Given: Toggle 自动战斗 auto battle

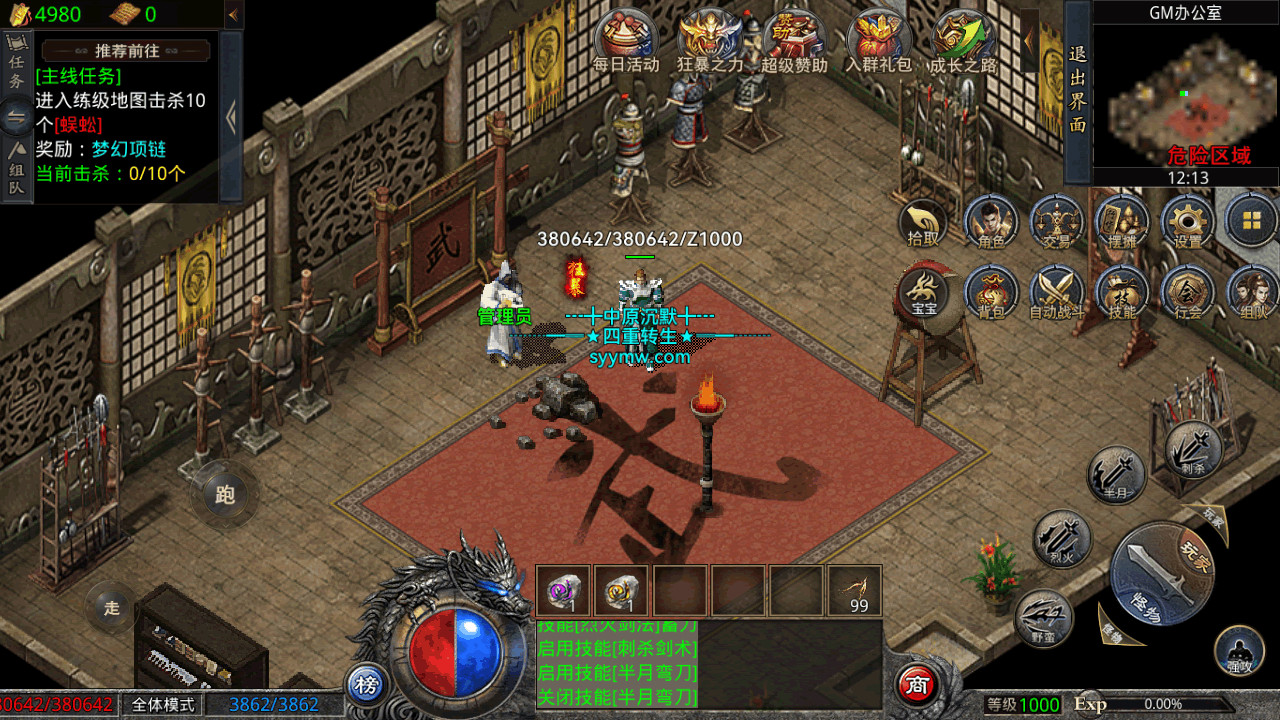Looking at the screenshot, I should click(x=1057, y=291).
